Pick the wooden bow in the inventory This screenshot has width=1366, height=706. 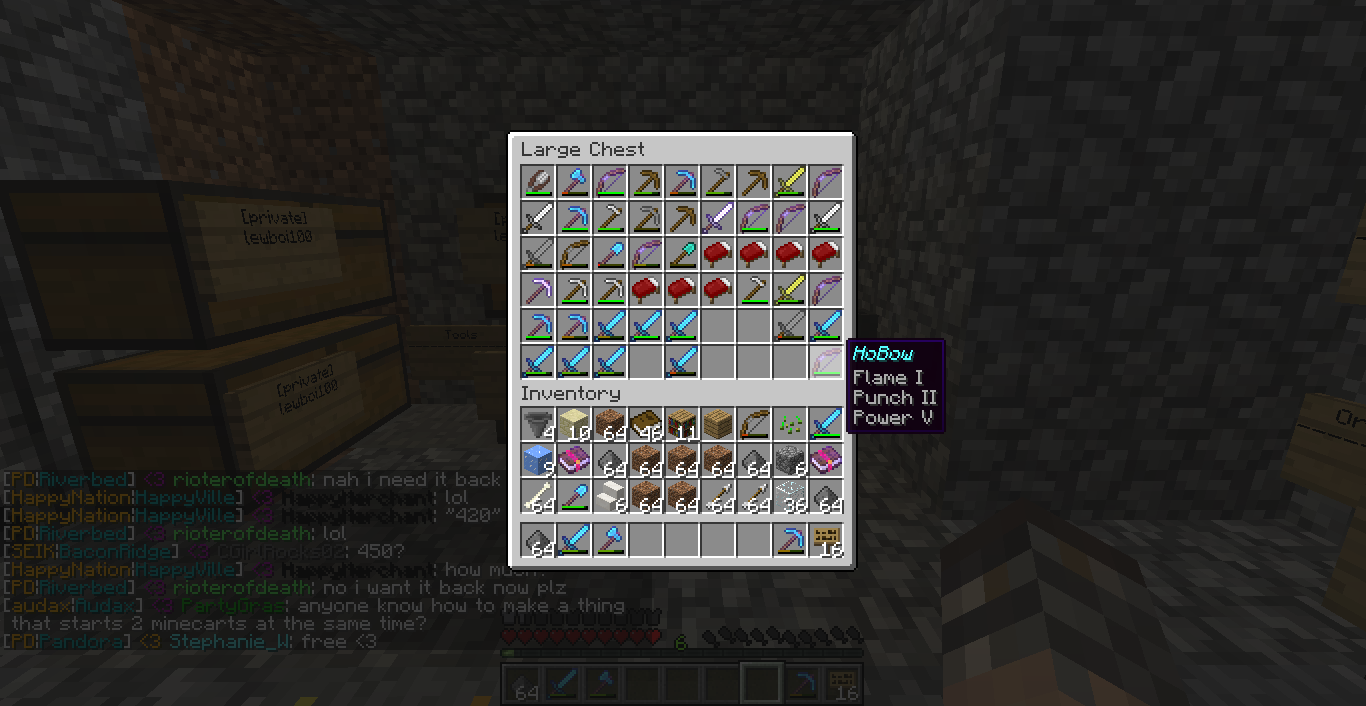pyautogui.click(x=754, y=424)
